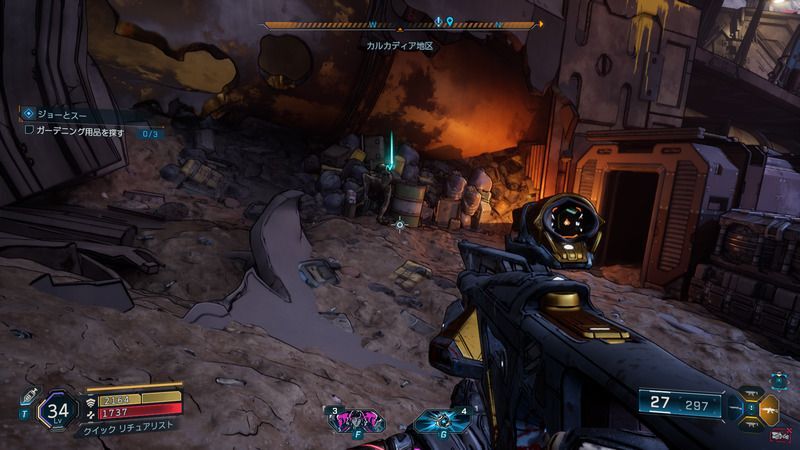Screen dimensions: 800x450
Task: Choose the highlighted orange weapon slot
Action: click(769, 408)
